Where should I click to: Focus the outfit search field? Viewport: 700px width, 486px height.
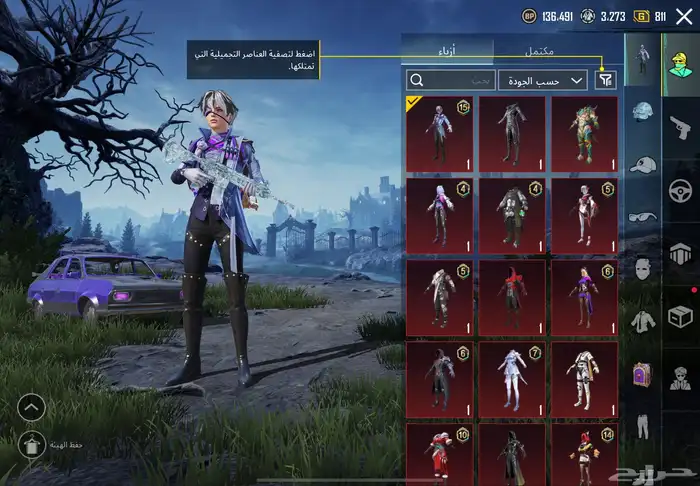451,80
